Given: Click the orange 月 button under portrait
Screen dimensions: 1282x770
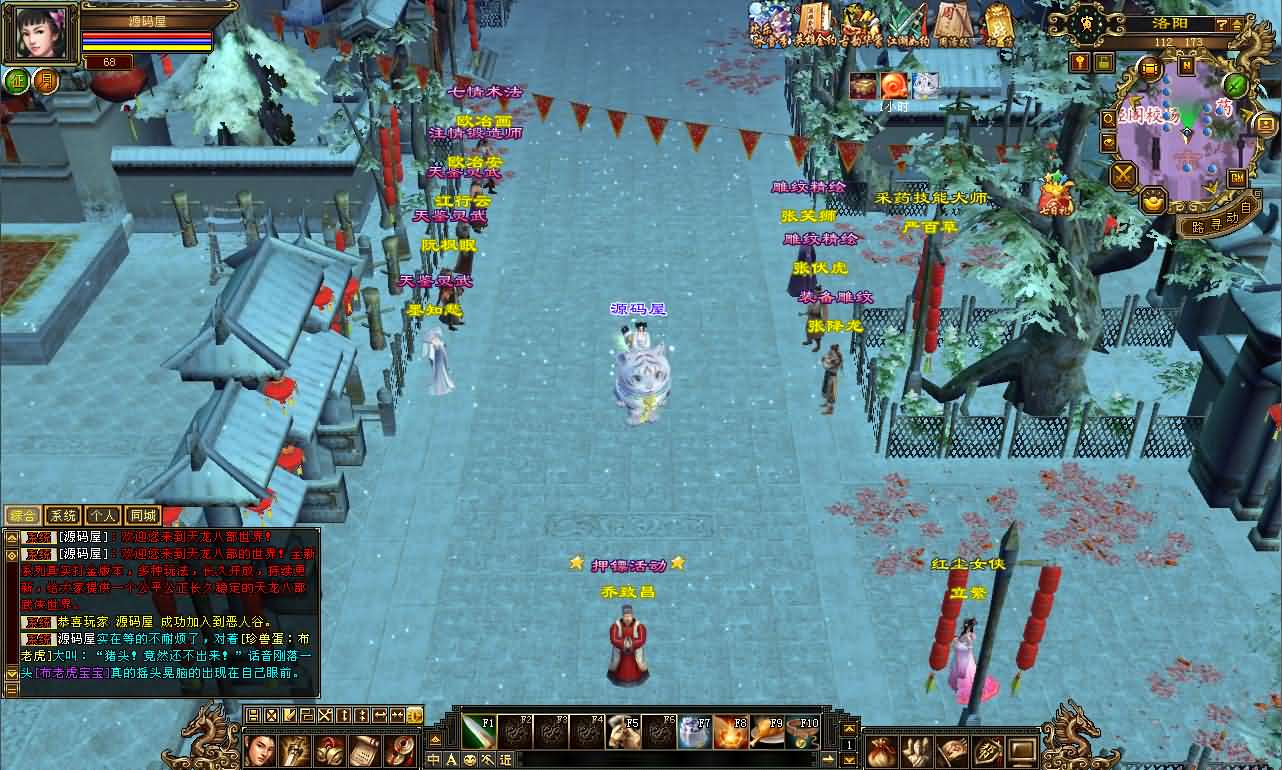Looking at the screenshot, I should click(x=45, y=81).
